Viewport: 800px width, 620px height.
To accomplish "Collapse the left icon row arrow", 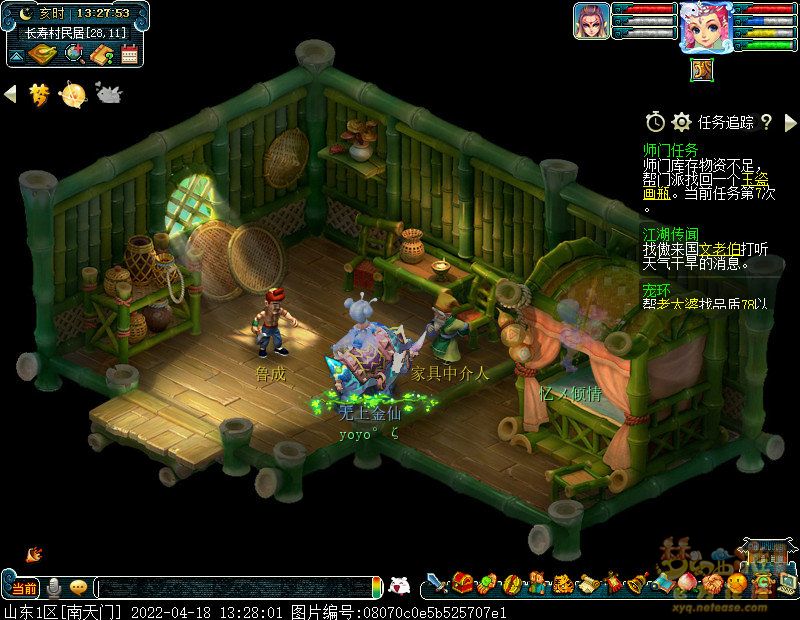I will [x=11, y=94].
